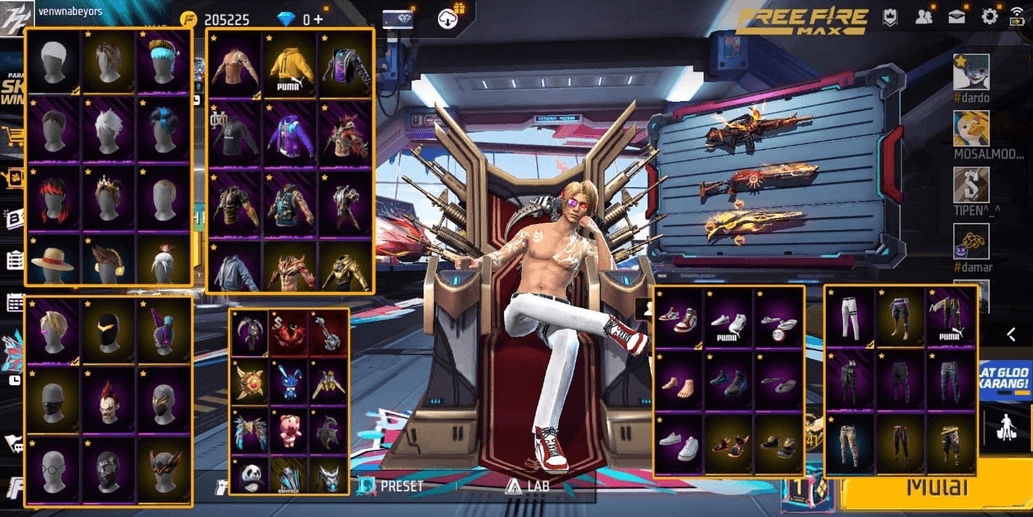Screen dimensions: 1033x517
Task: Open the mail envelope inbox
Action: pos(957,16)
